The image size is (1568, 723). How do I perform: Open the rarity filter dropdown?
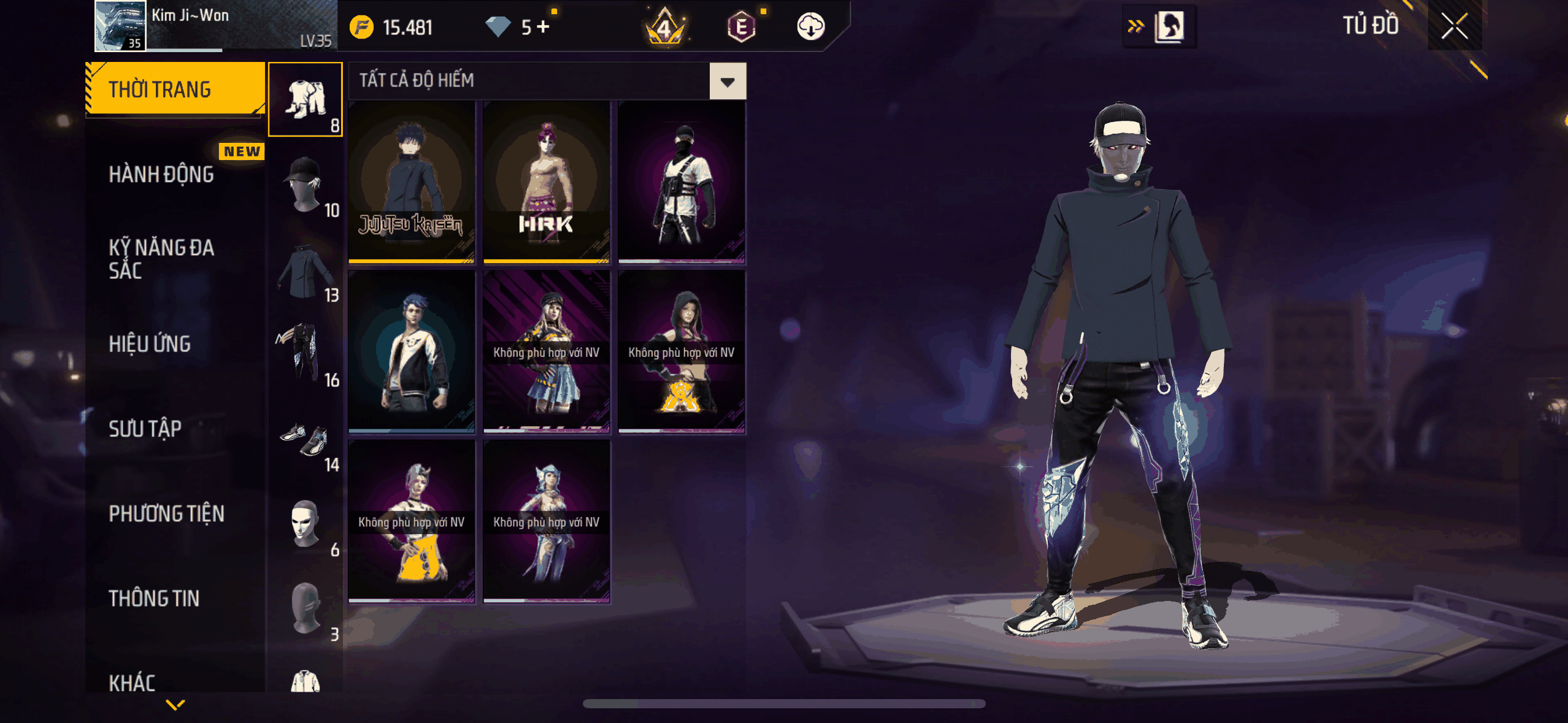[x=728, y=82]
